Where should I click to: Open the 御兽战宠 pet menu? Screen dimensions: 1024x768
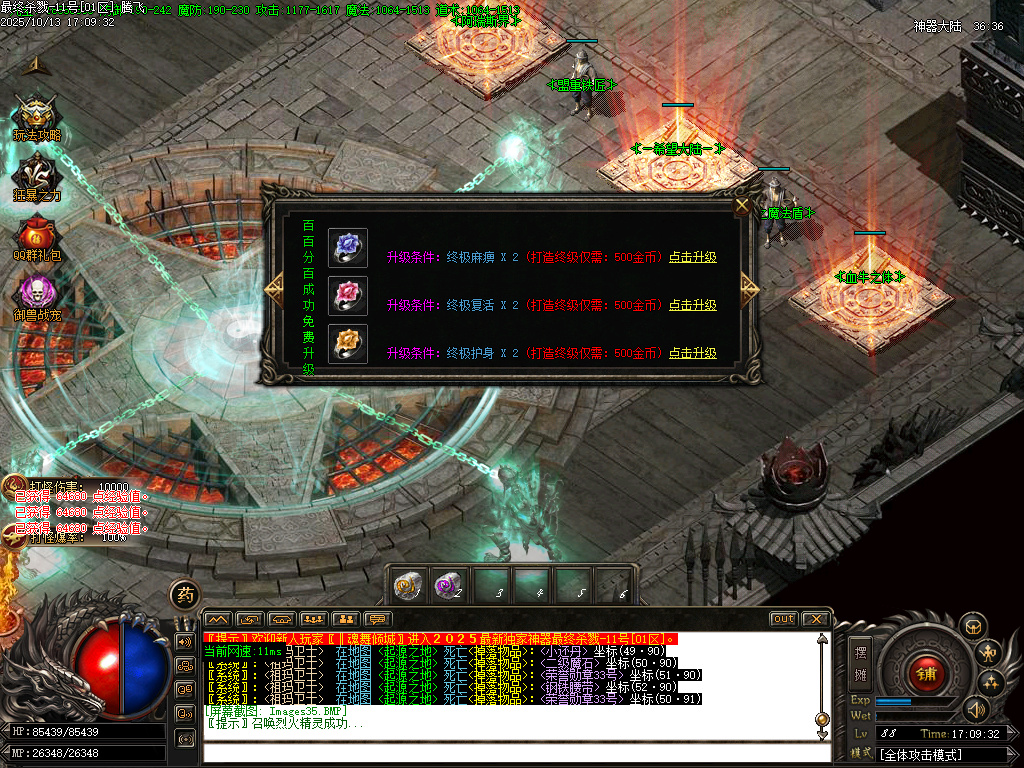(37, 296)
